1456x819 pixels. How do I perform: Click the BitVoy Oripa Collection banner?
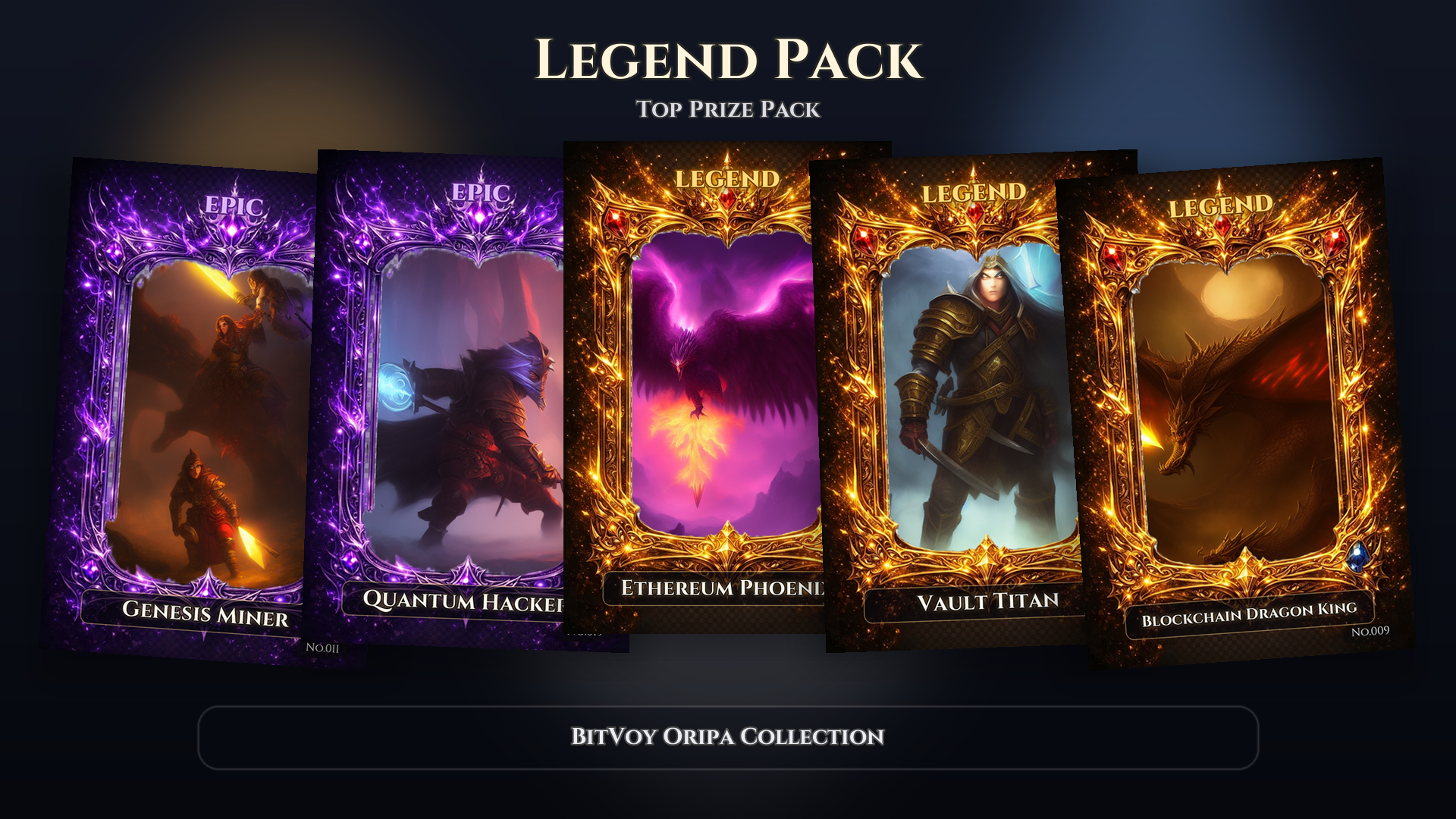pyautogui.click(x=728, y=737)
